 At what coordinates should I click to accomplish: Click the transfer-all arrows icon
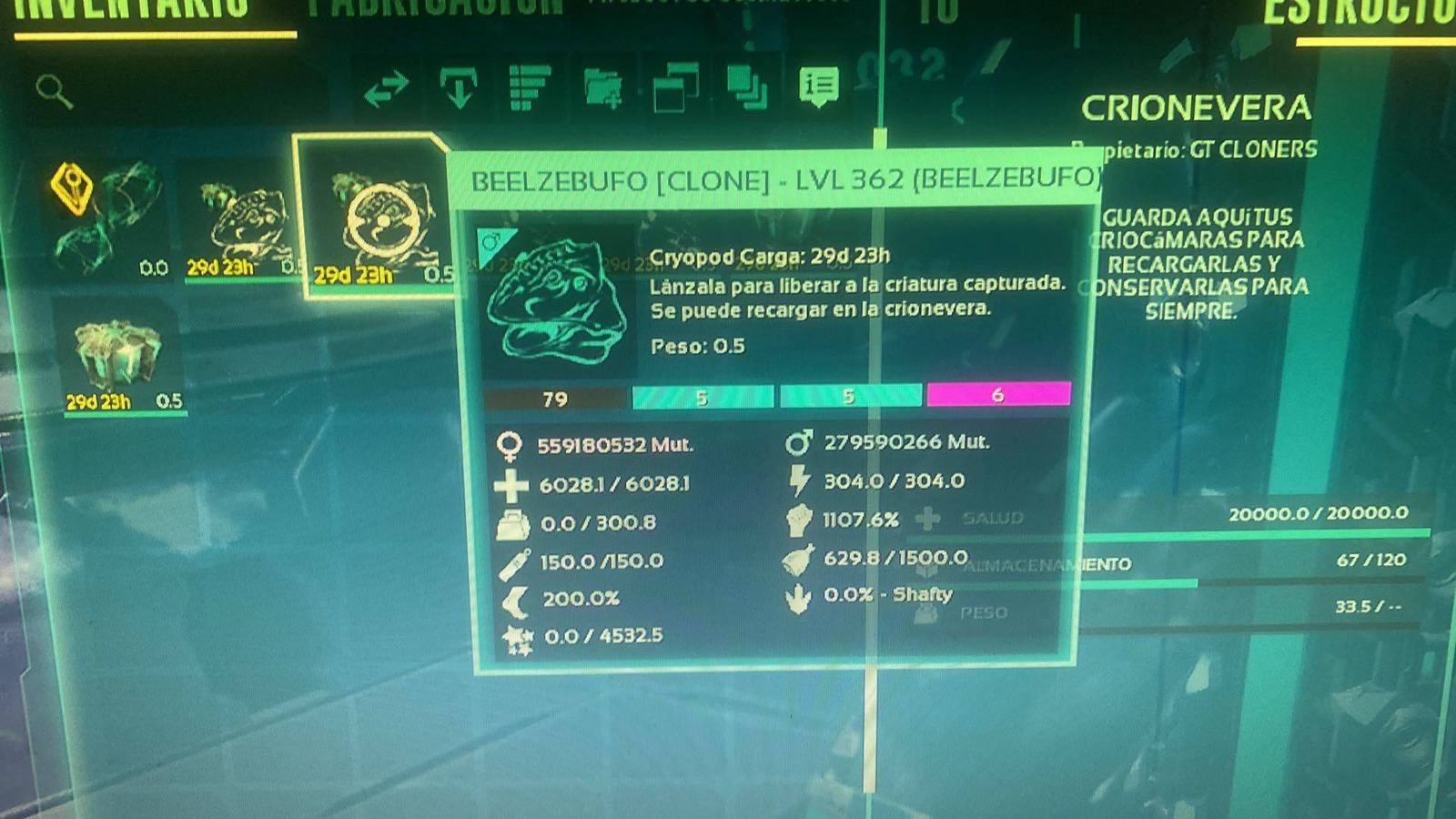click(386, 90)
